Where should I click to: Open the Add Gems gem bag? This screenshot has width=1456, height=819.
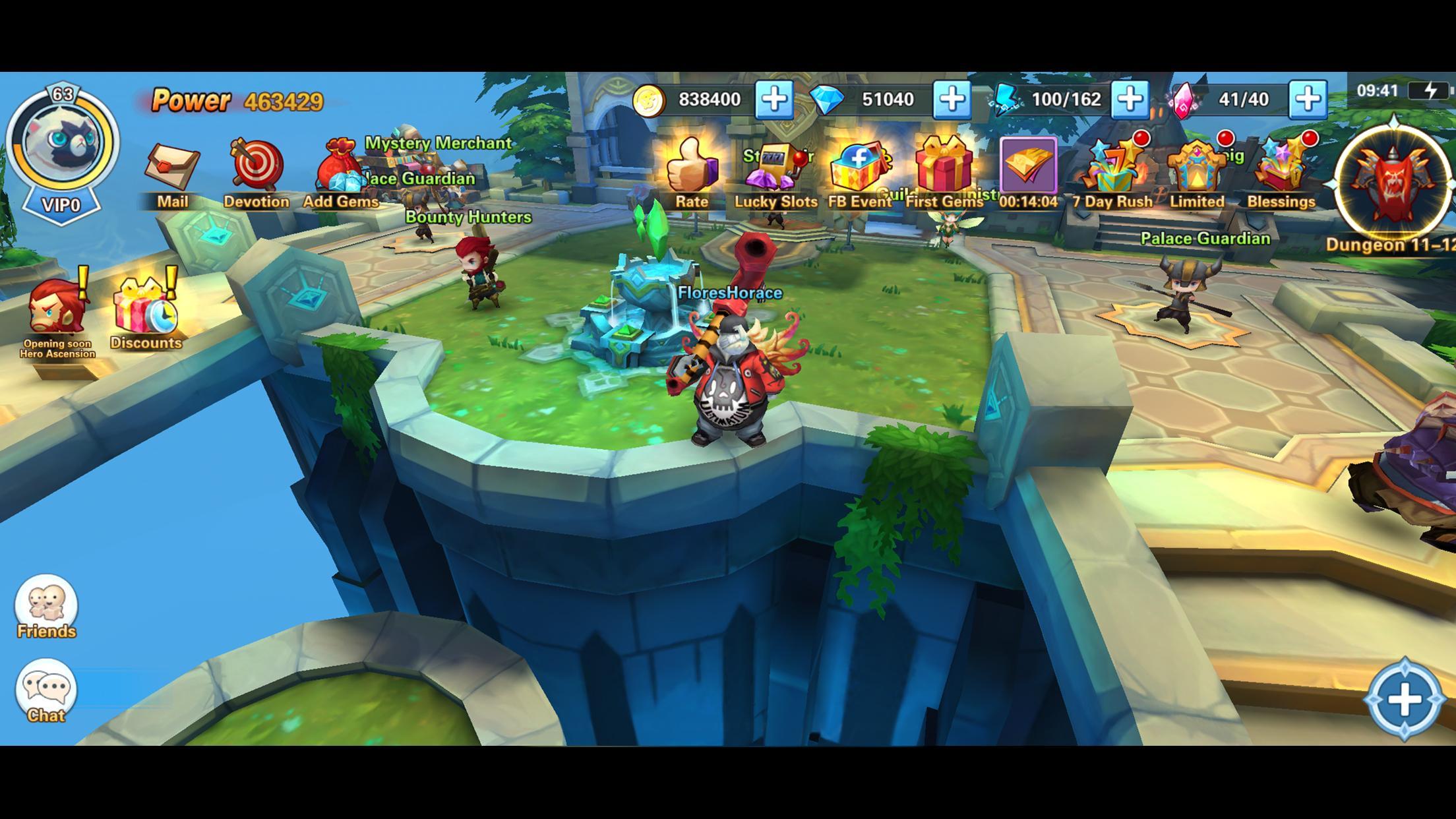[x=340, y=168]
